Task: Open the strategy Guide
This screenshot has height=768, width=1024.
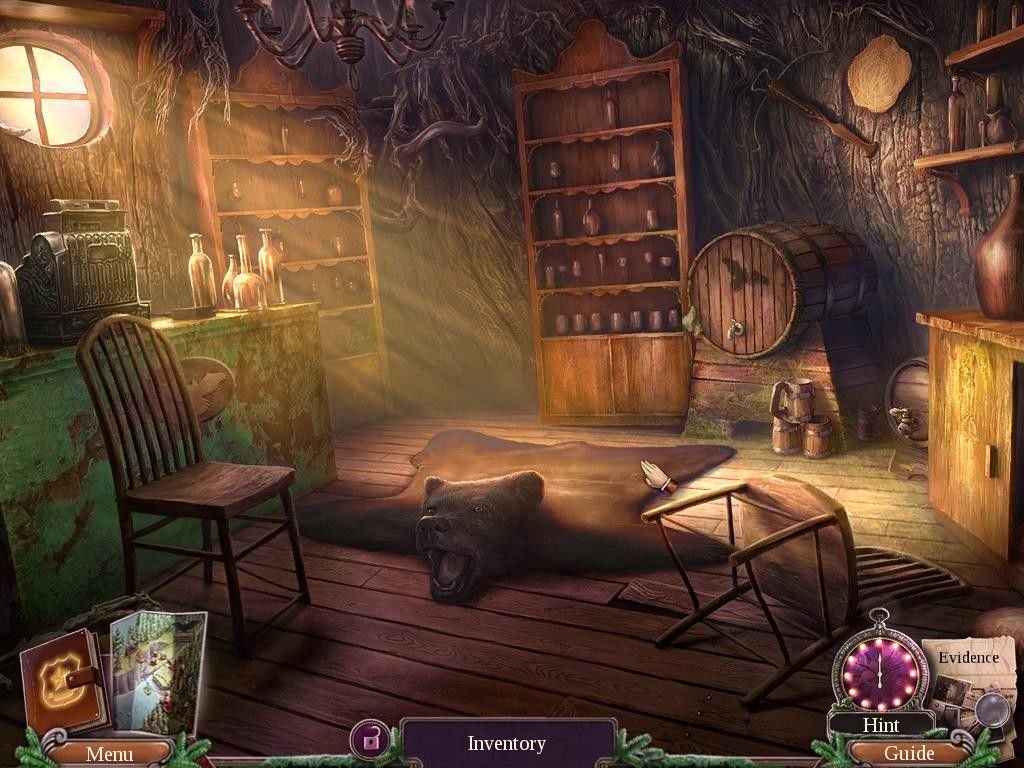Action: coord(909,753)
